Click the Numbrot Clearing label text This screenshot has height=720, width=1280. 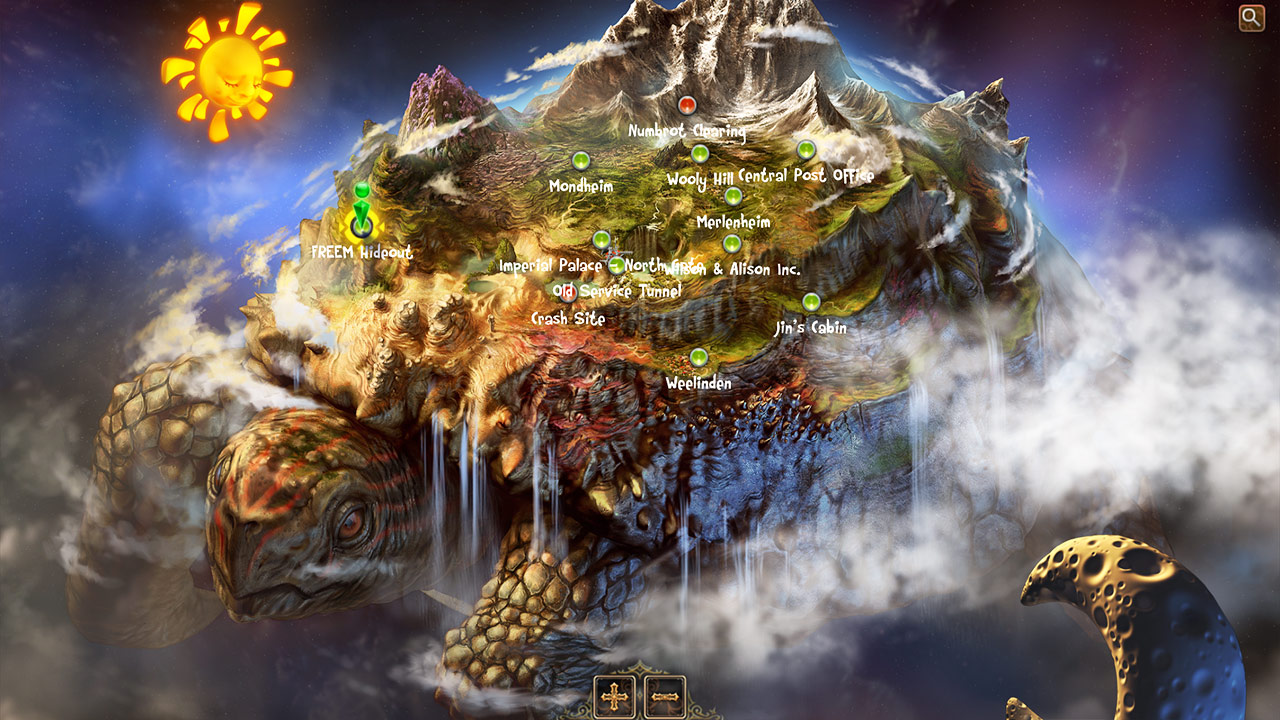coord(686,131)
